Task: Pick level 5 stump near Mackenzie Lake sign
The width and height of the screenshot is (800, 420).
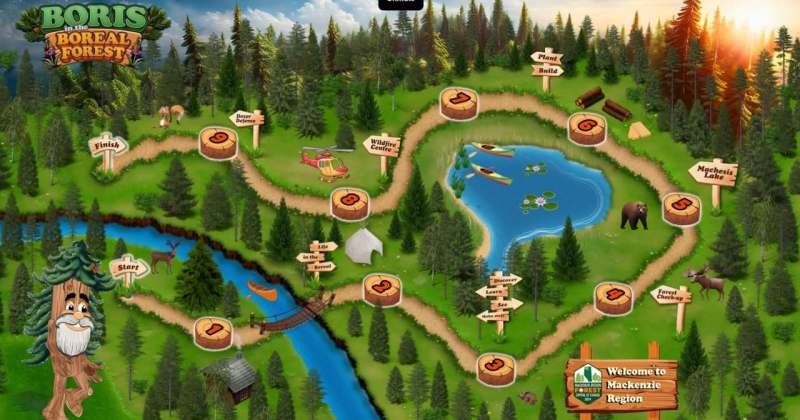Action: [681, 208]
